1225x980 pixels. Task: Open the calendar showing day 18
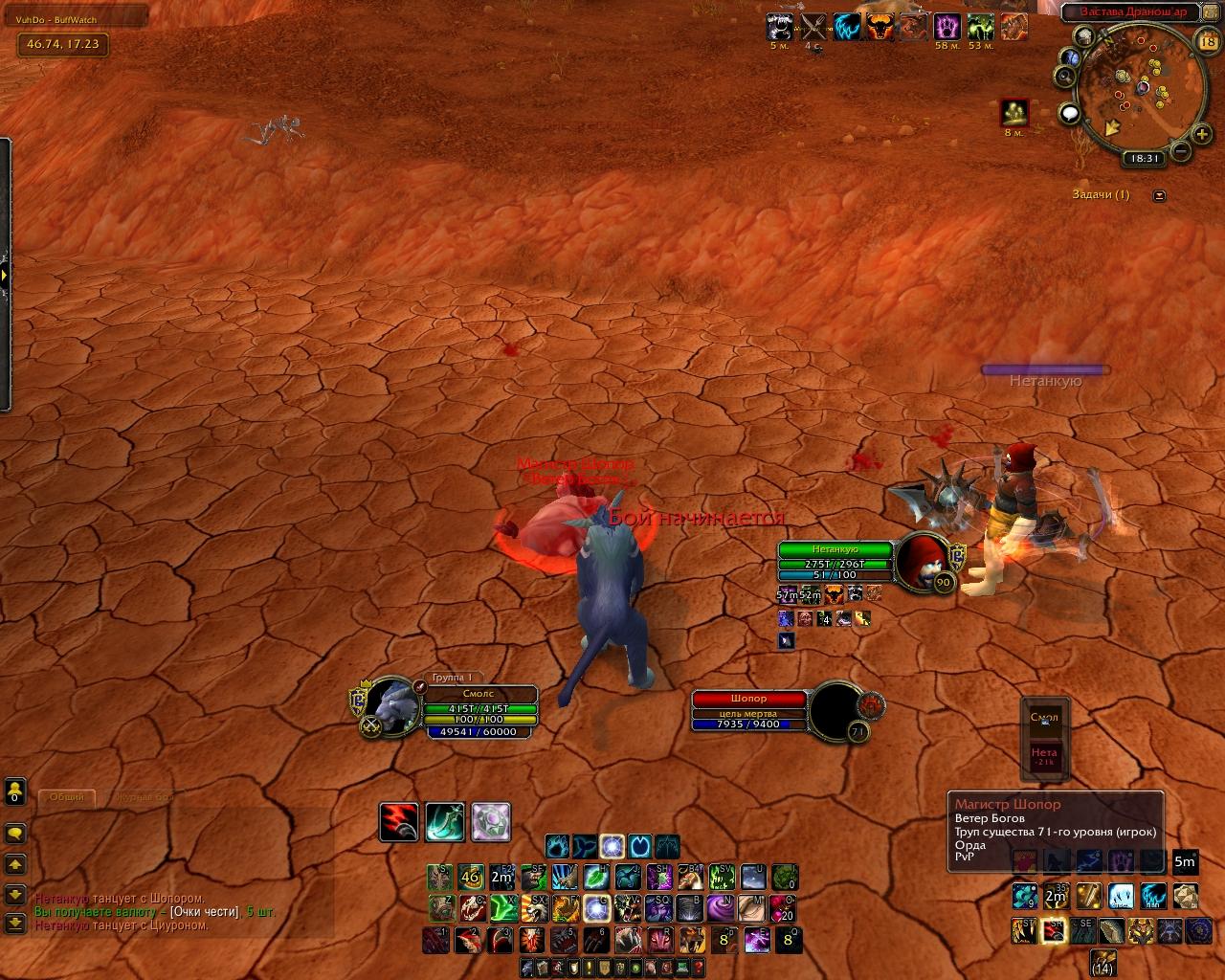[1207, 42]
